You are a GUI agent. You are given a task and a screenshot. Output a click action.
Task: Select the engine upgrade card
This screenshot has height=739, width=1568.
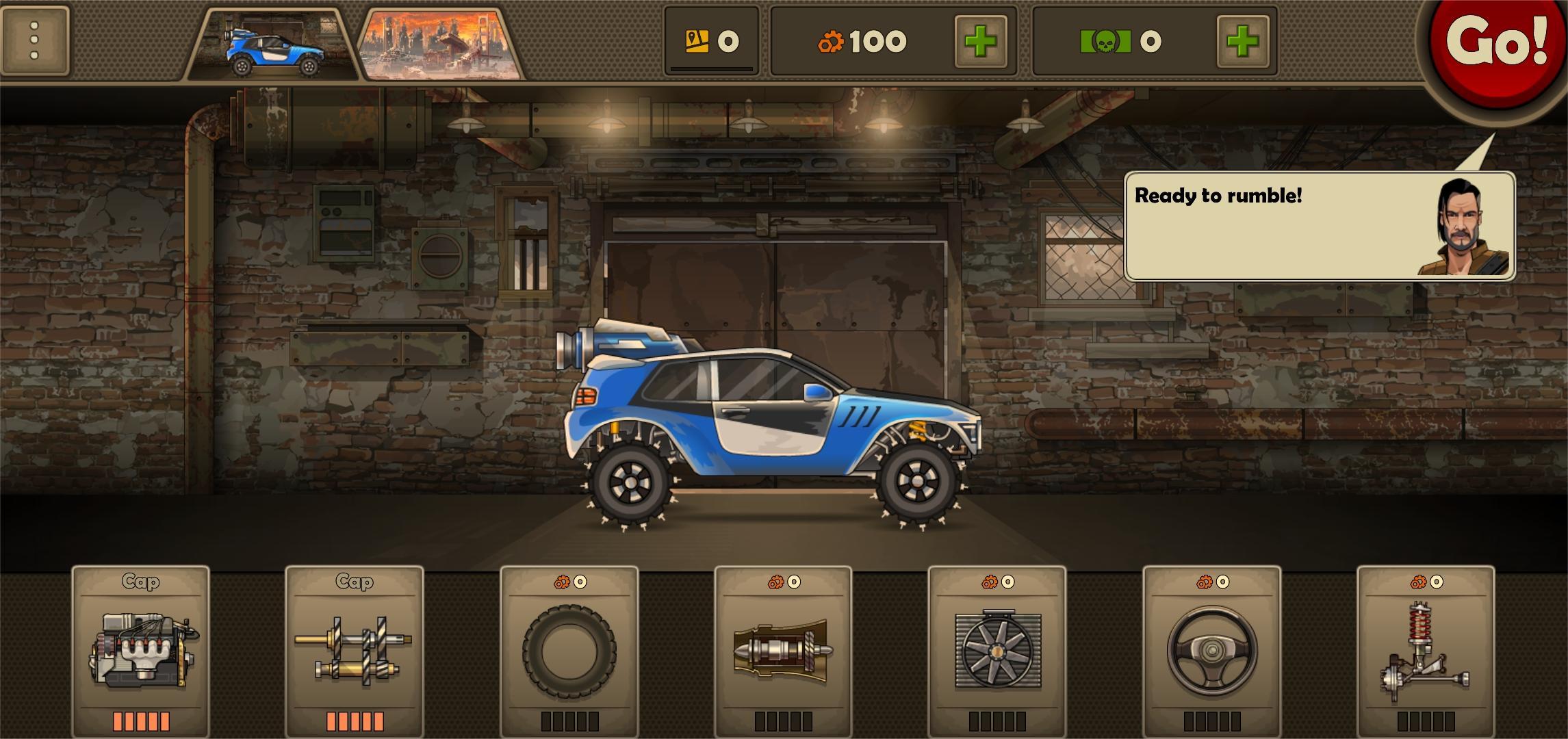pos(141,650)
